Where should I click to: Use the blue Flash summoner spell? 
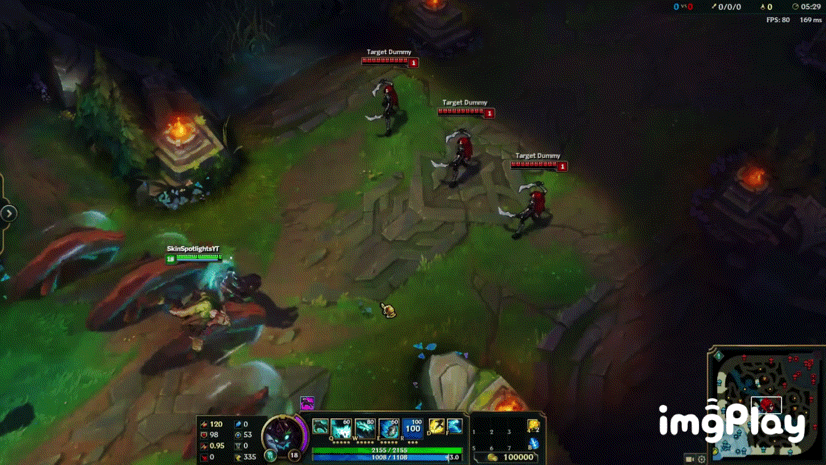click(454, 427)
